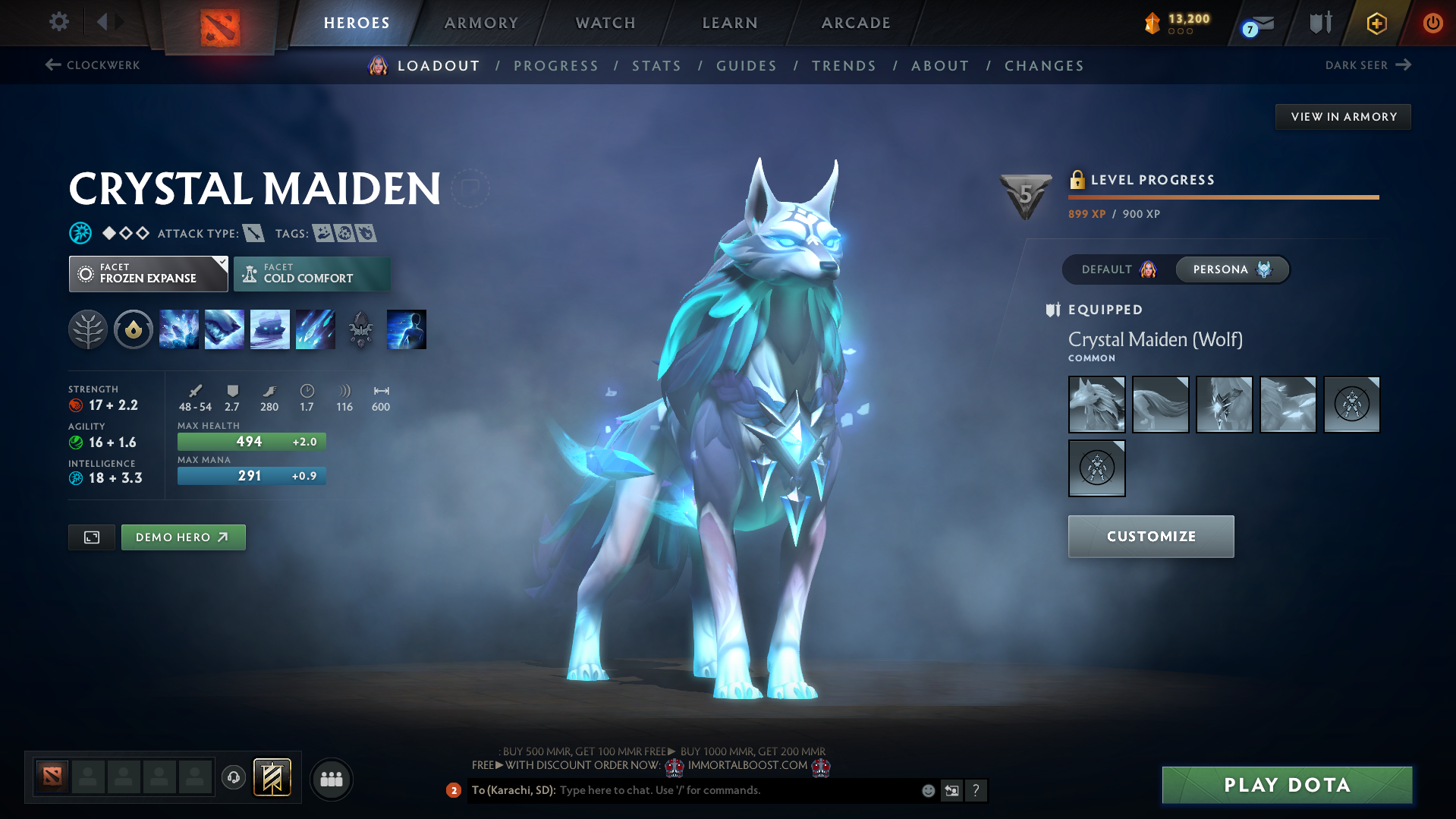Open Crystal Maiden's talent tree icon
Image resolution: width=1456 pixels, height=819 pixels.
(x=88, y=329)
